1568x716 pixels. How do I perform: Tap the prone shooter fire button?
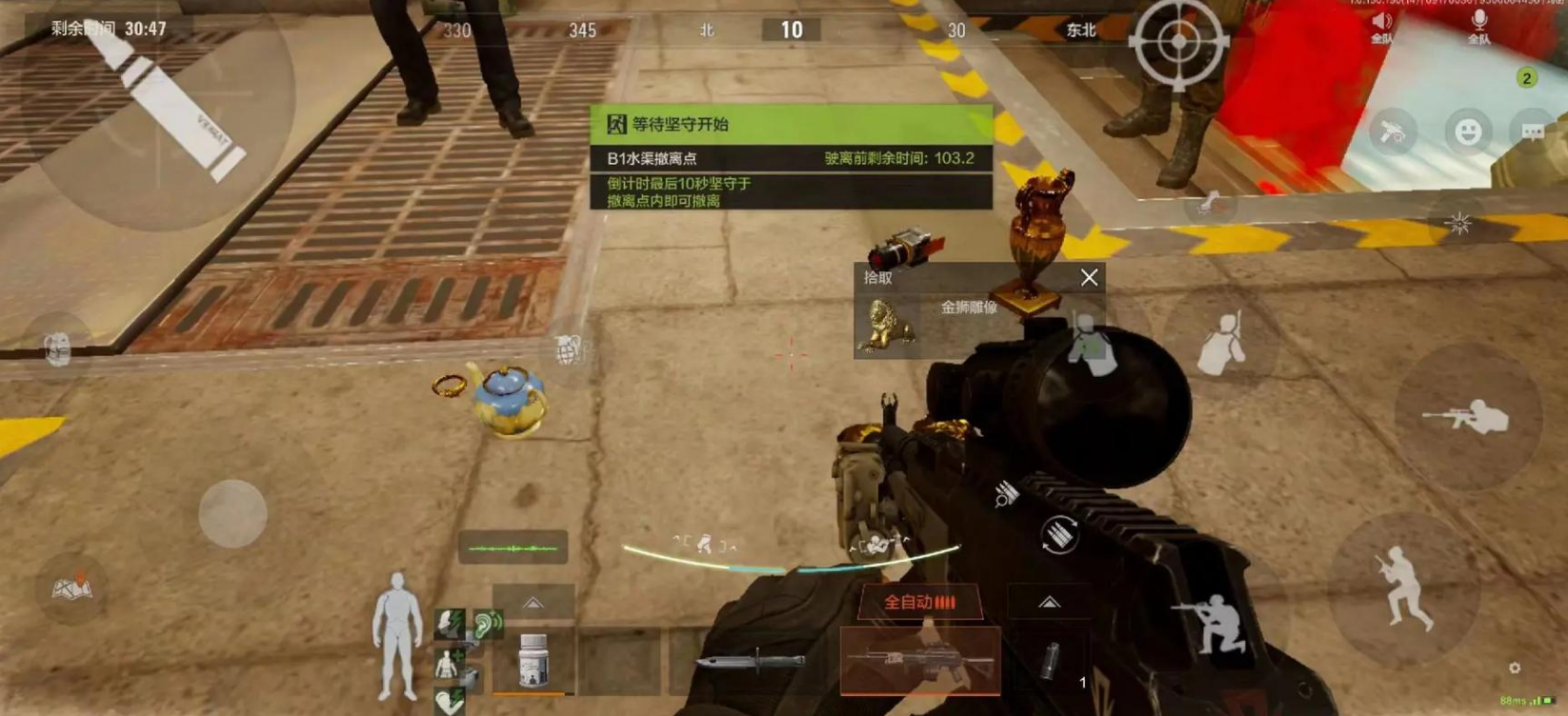(1466, 418)
